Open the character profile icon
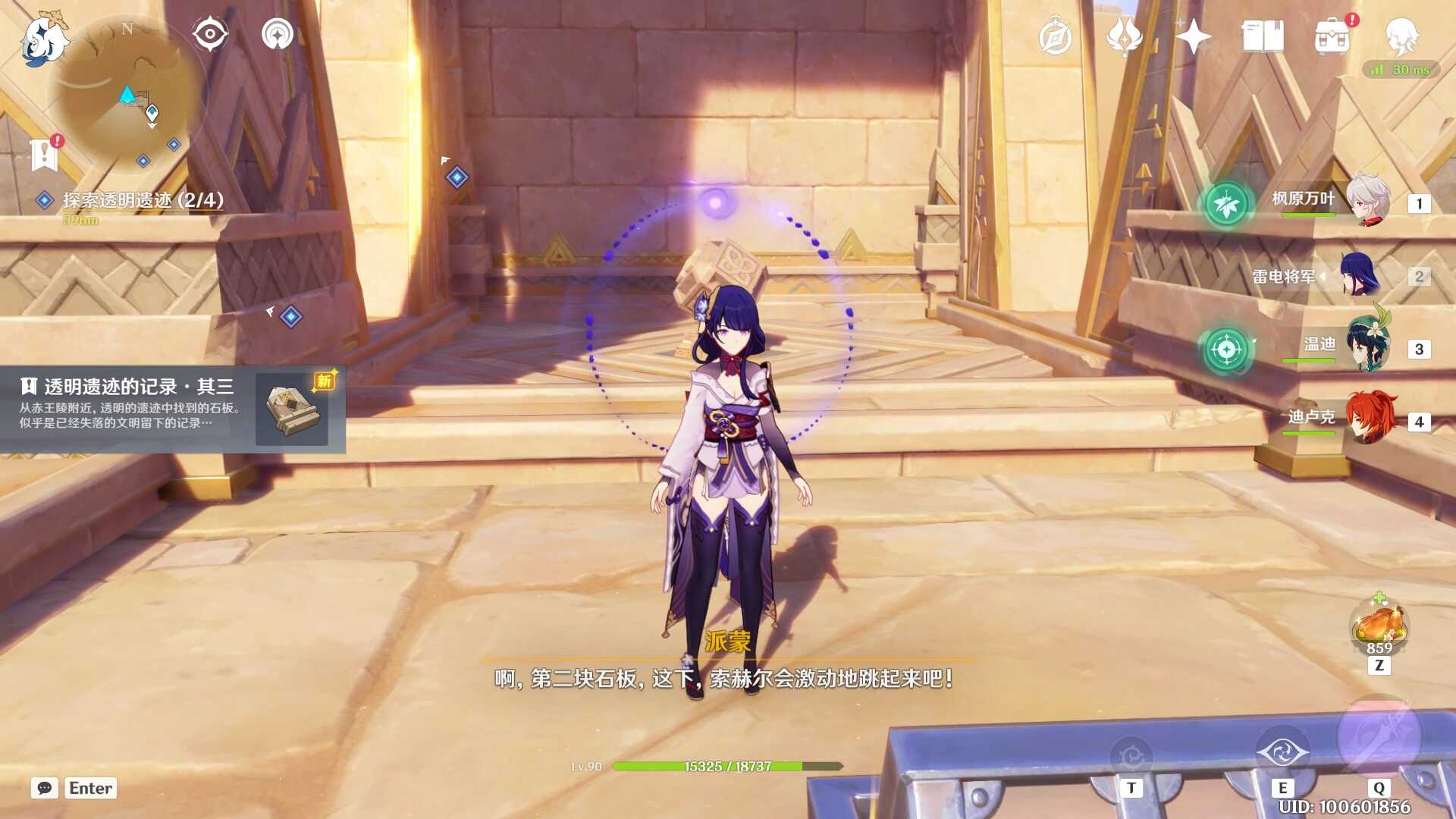Viewport: 1456px width, 819px height. click(1401, 36)
